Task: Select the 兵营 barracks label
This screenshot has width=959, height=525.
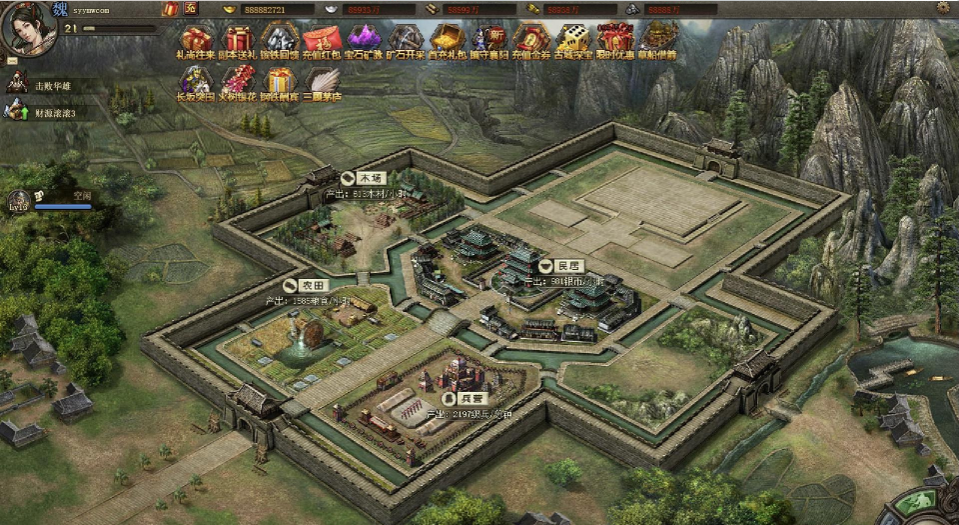Action: point(464,398)
